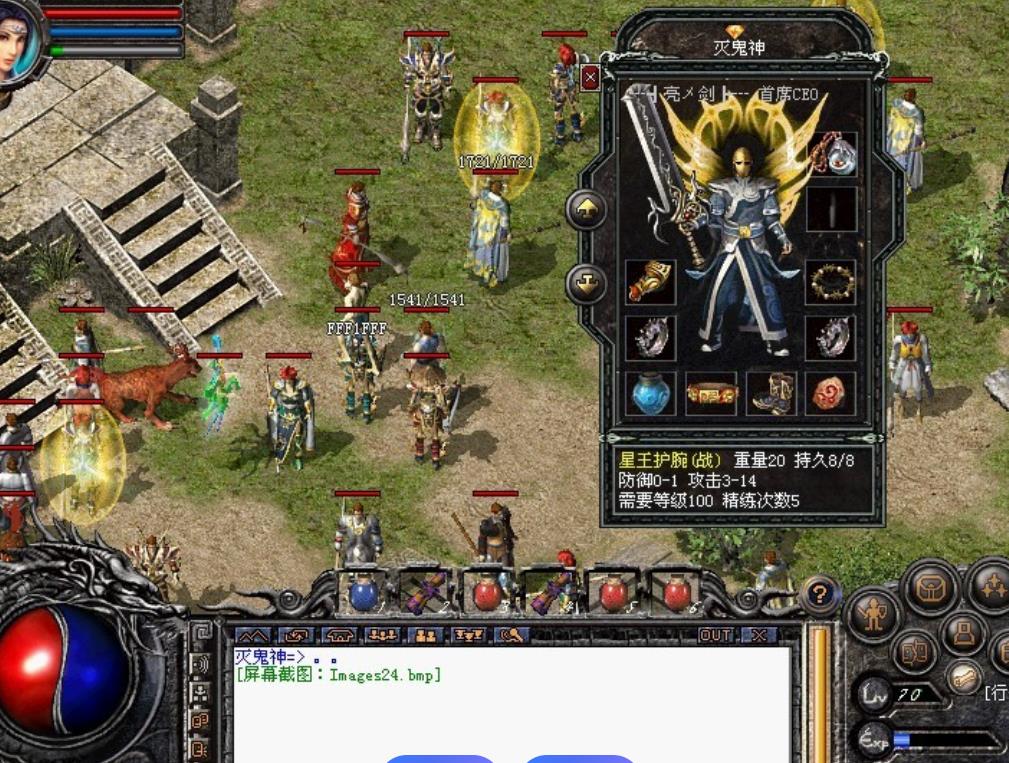This screenshot has height=763, width=1009.
Task: Open the character status round button
Action: pyautogui.click(x=873, y=615)
